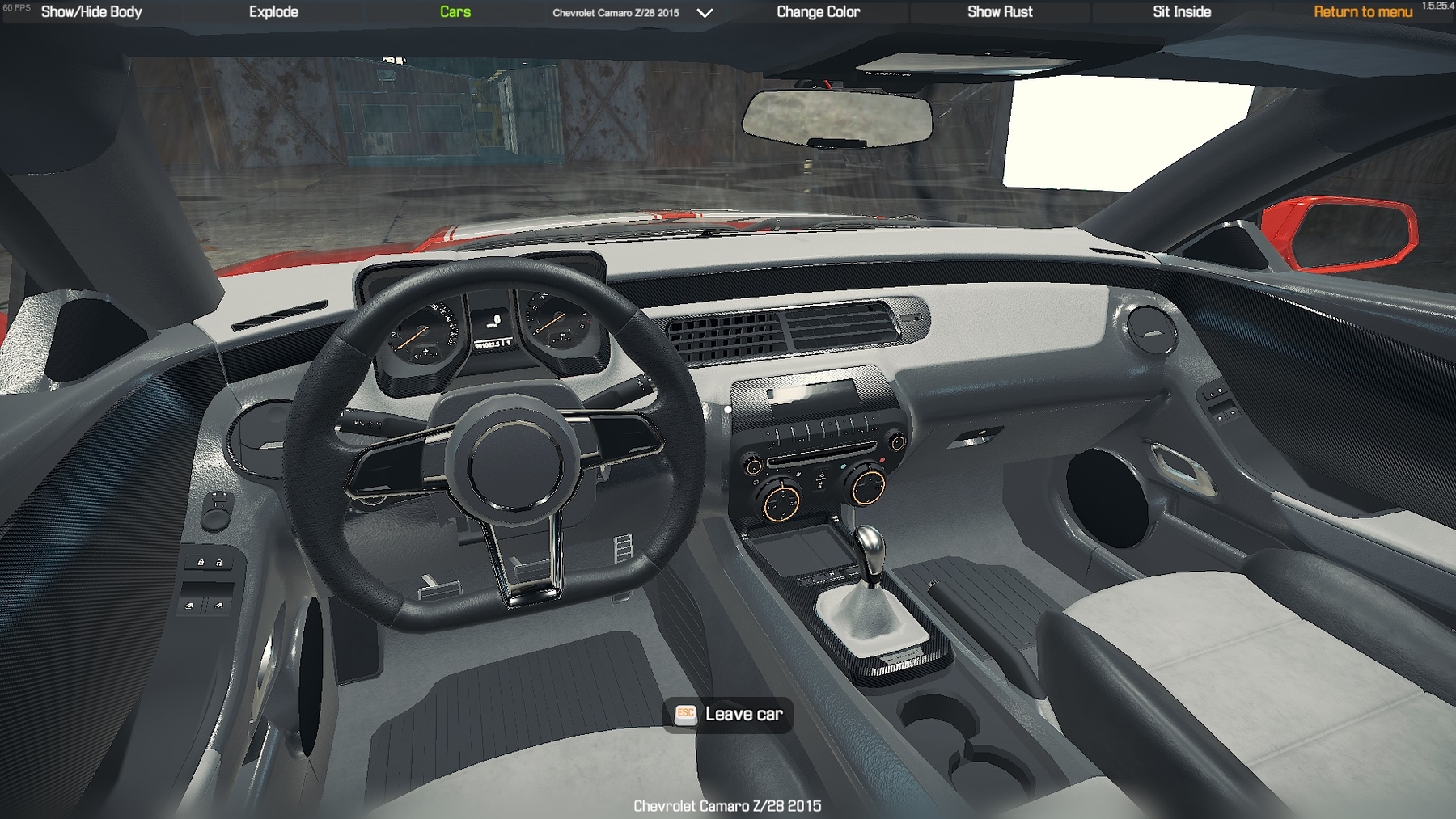Viewport: 1456px width, 819px height.
Task: Toggle Show Rust display
Action: pyautogui.click(x=1000, y=12)
